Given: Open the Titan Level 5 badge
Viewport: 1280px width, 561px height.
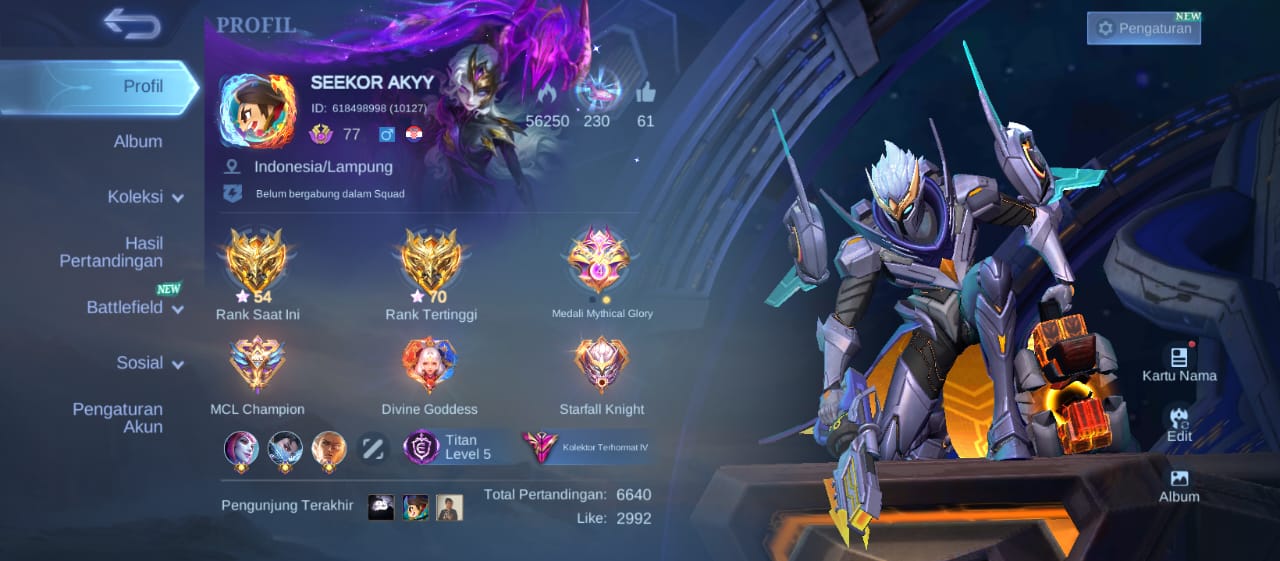Looking at the screenshot, I should click(x=457, y=447).
